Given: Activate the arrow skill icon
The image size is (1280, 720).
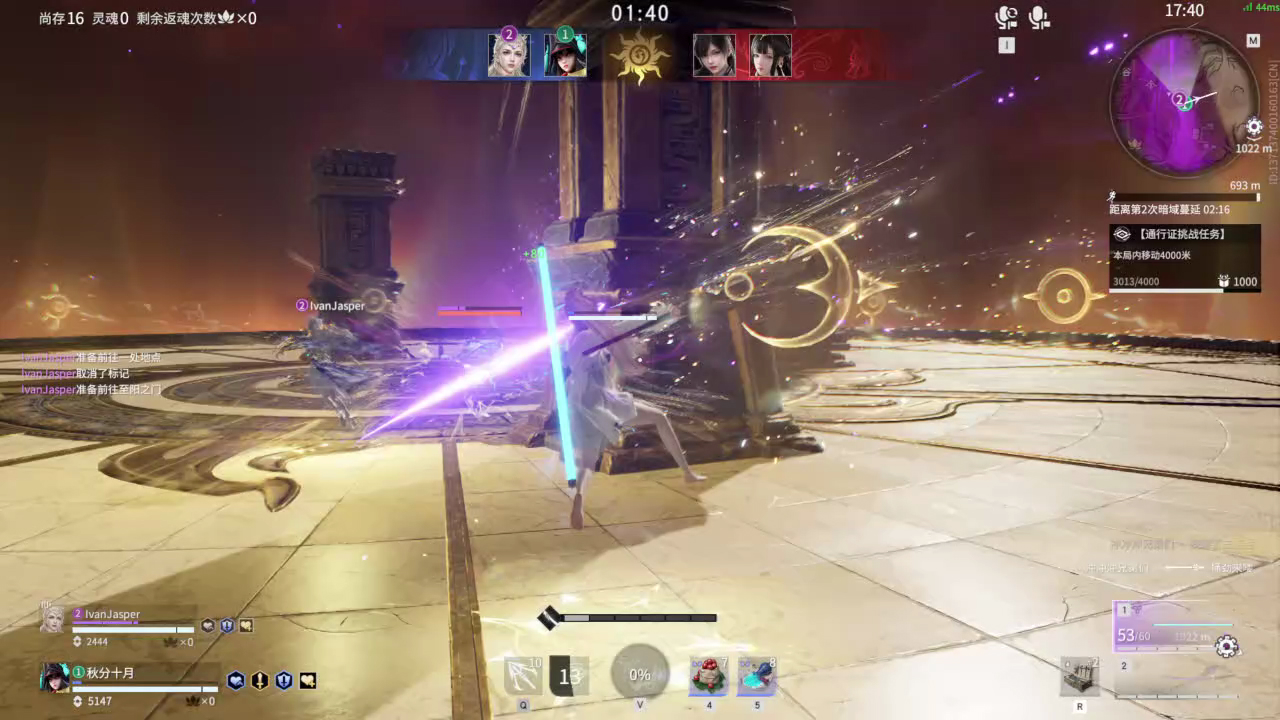Looking at the screenshot, I should (523, 677).
